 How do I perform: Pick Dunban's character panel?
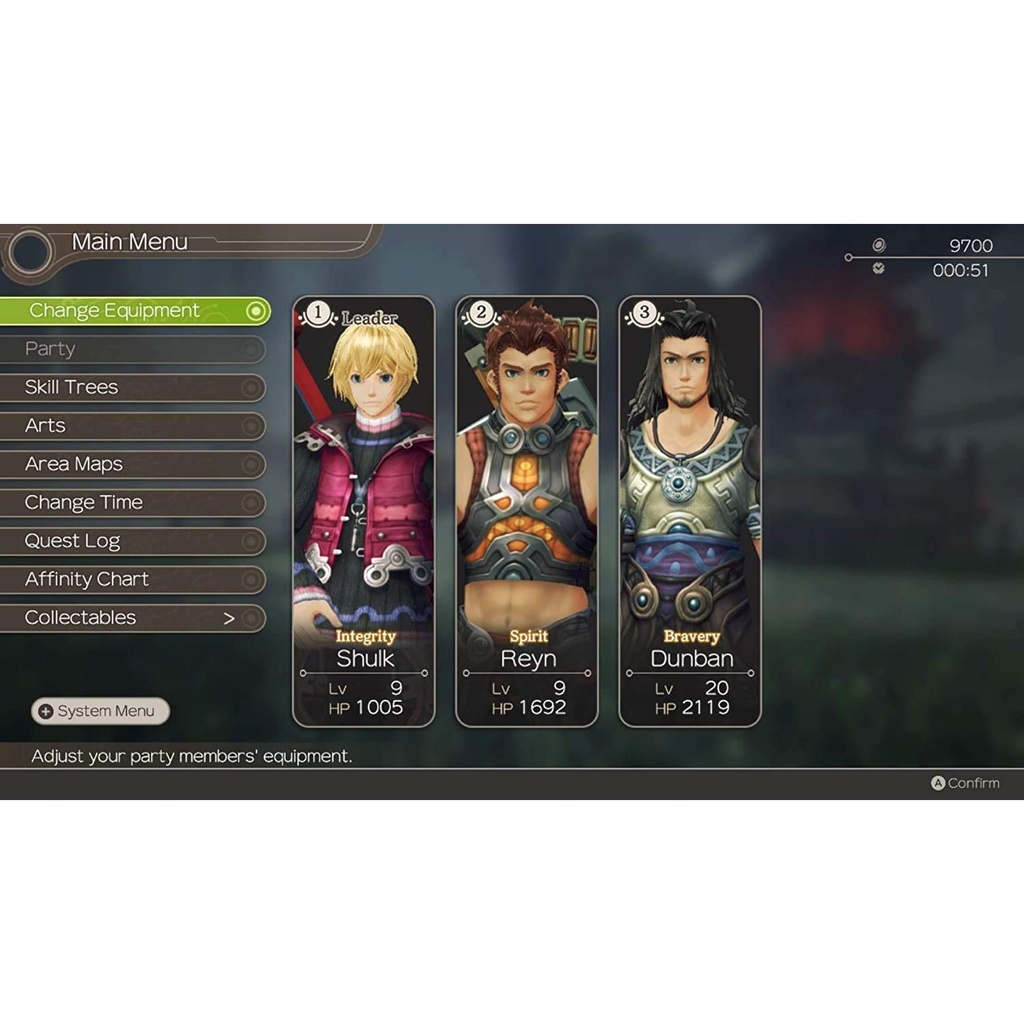690,510
